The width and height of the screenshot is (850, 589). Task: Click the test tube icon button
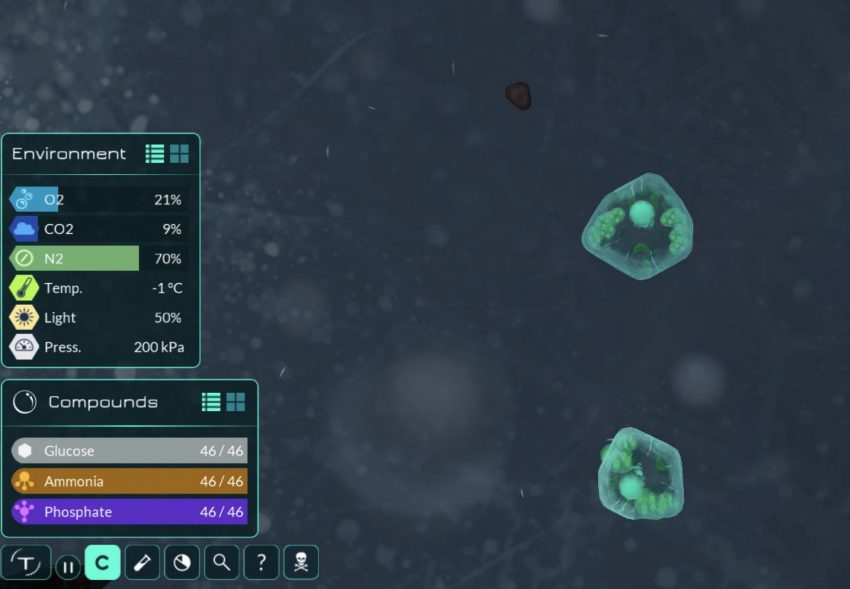coord(142,563)
